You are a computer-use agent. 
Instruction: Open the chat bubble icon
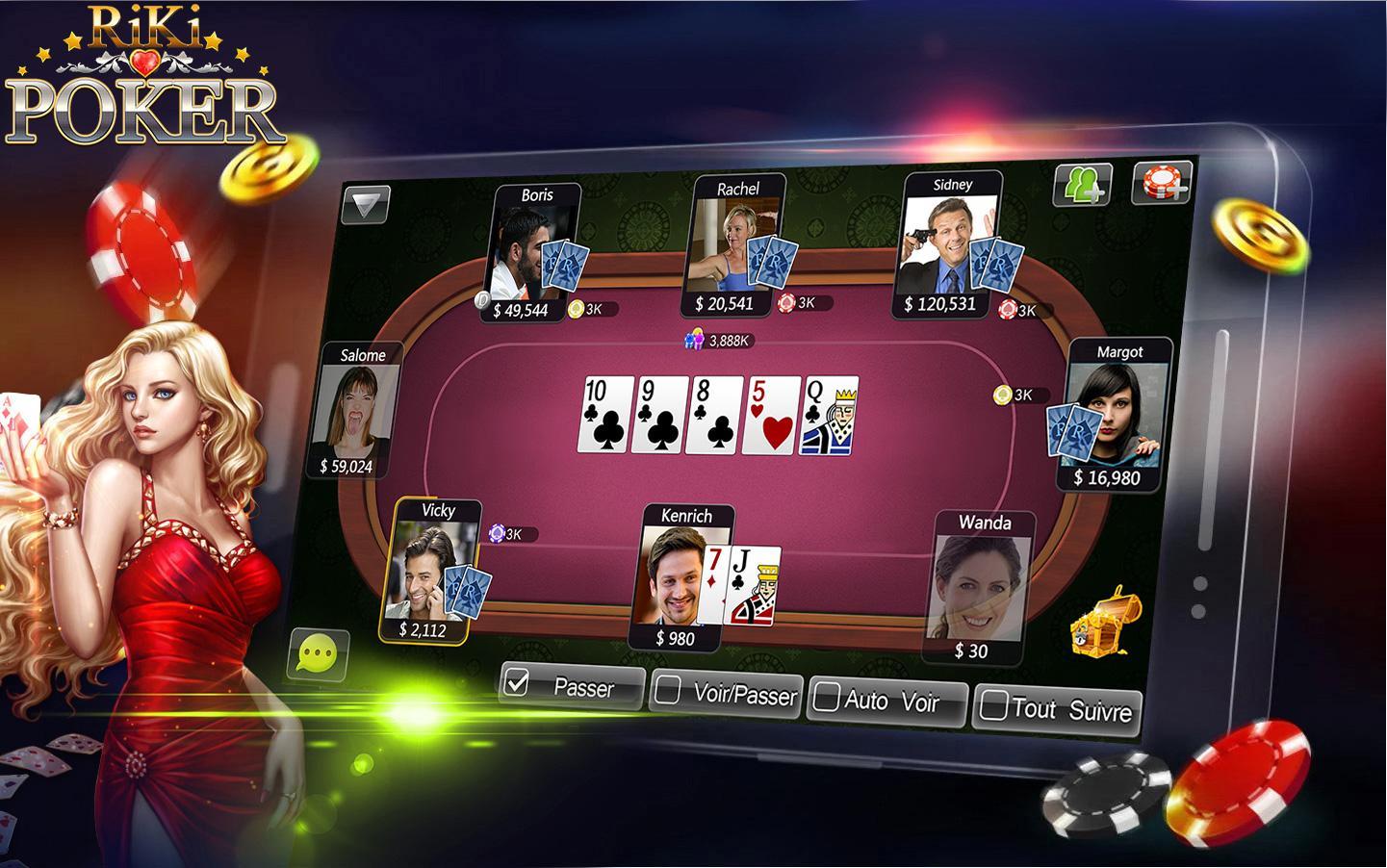[318, 654]
